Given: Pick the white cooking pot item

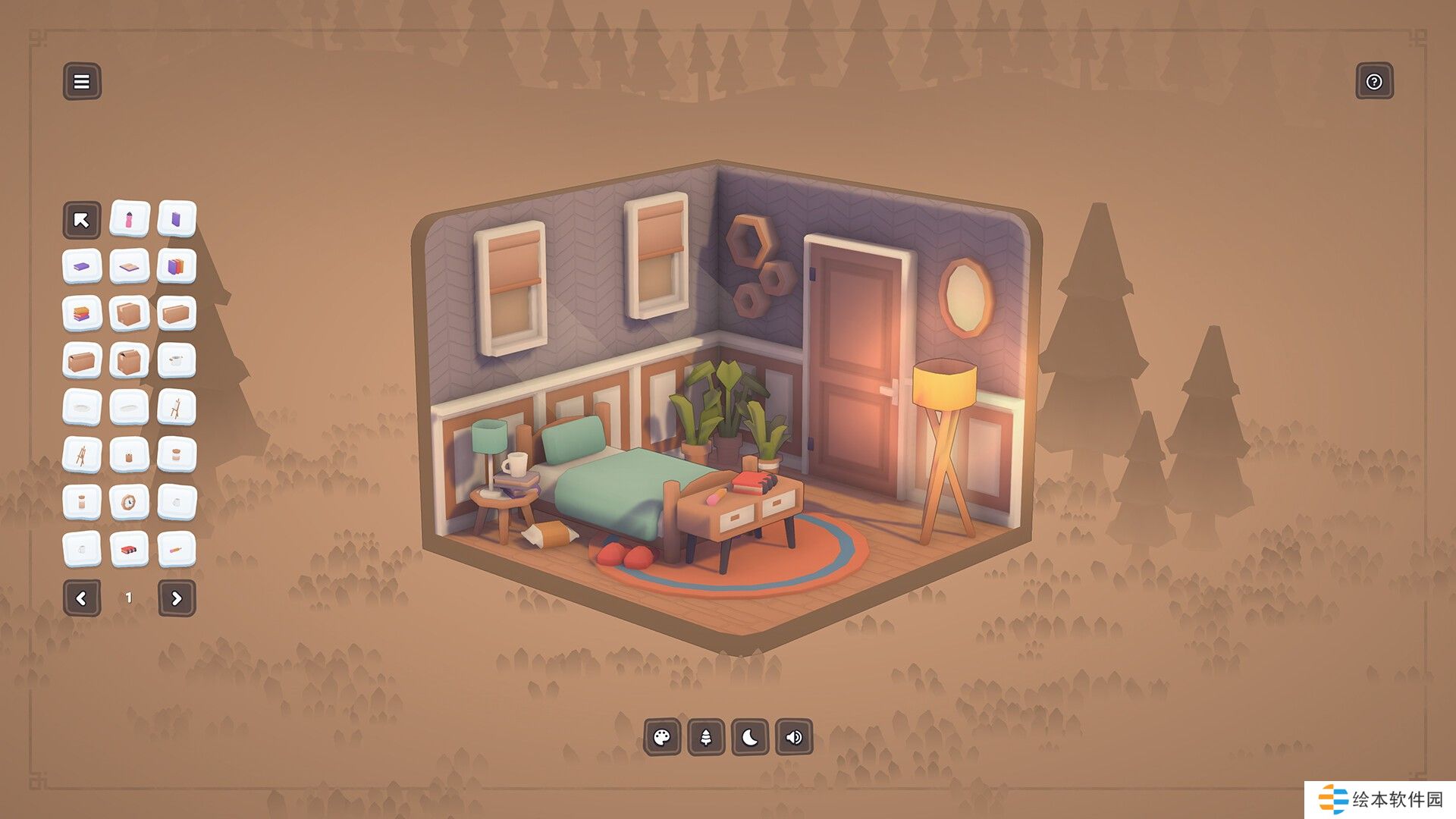Looking at the screenshot, I should 177,361.
